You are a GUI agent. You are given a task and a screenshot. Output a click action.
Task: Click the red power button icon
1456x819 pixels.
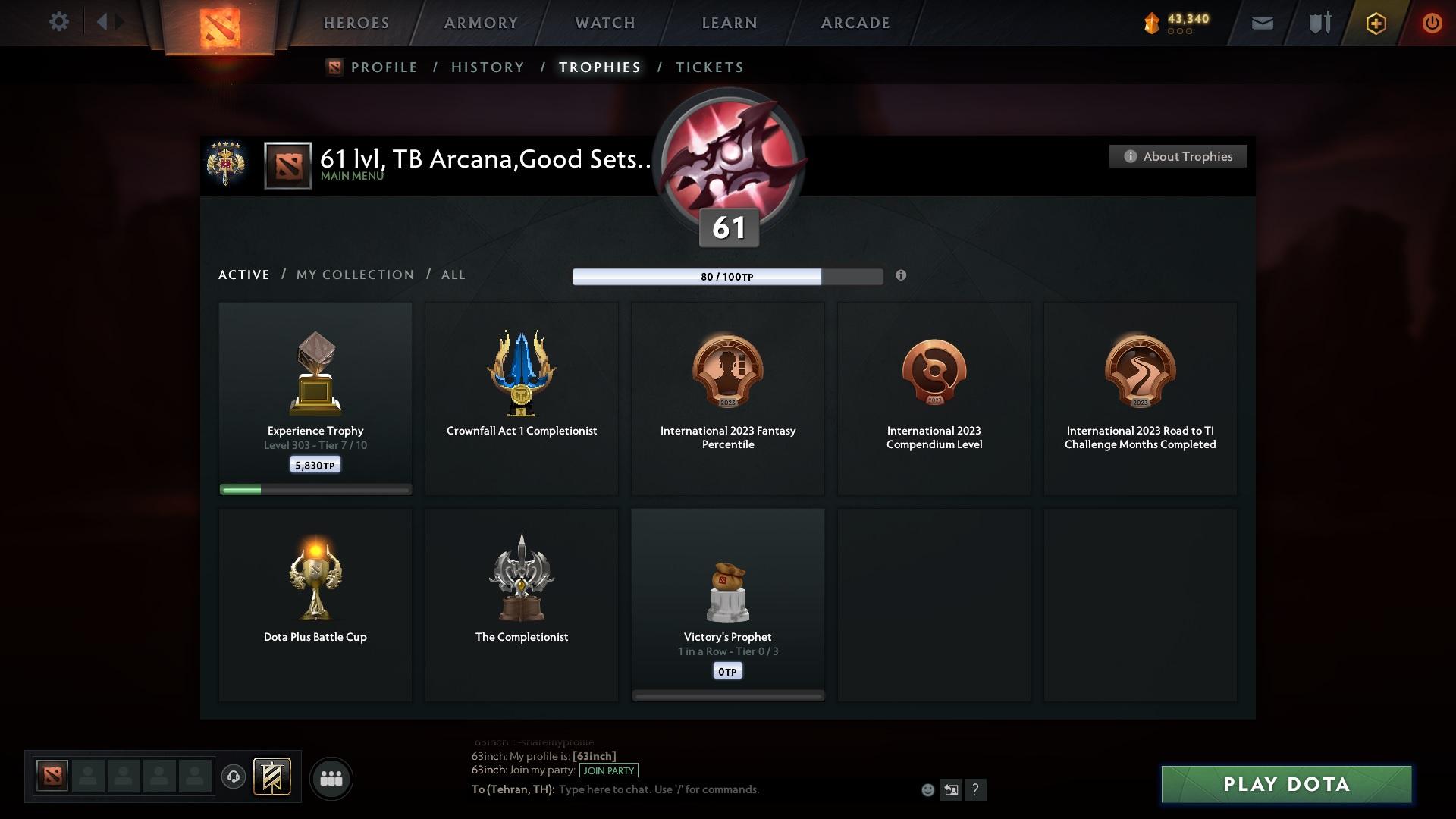pyautogui.click(x=1432, y=23)
